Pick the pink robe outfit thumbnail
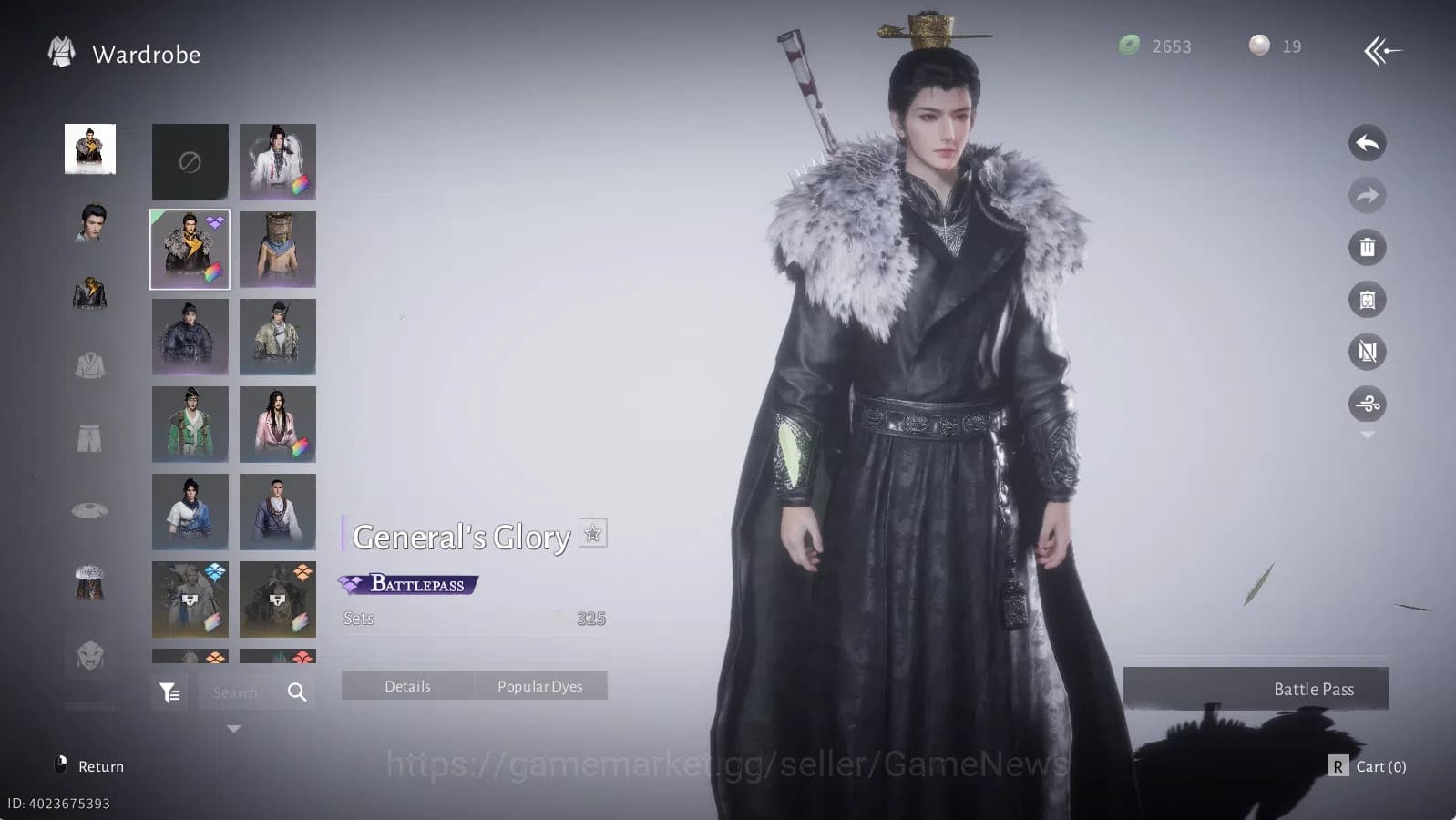Image resolution: width=1456 pixels, height=820 pixels. 277,424
